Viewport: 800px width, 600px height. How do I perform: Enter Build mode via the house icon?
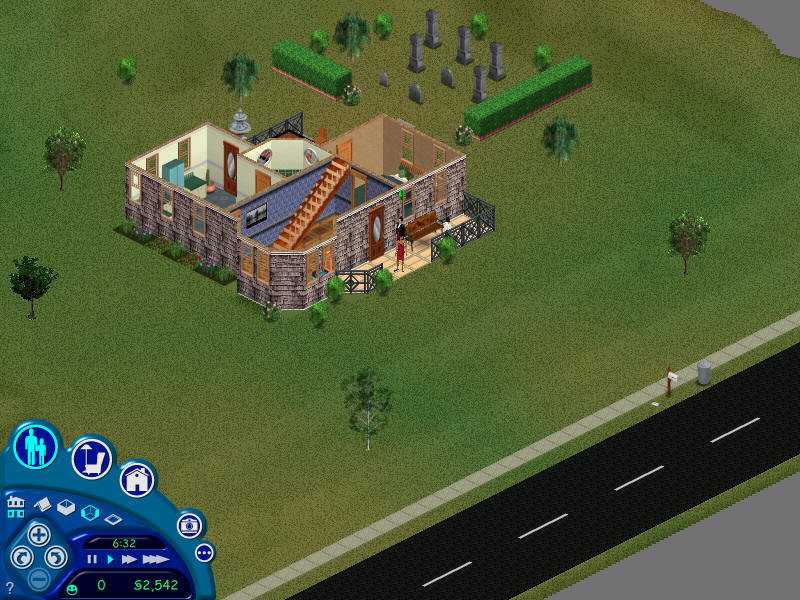137,480
